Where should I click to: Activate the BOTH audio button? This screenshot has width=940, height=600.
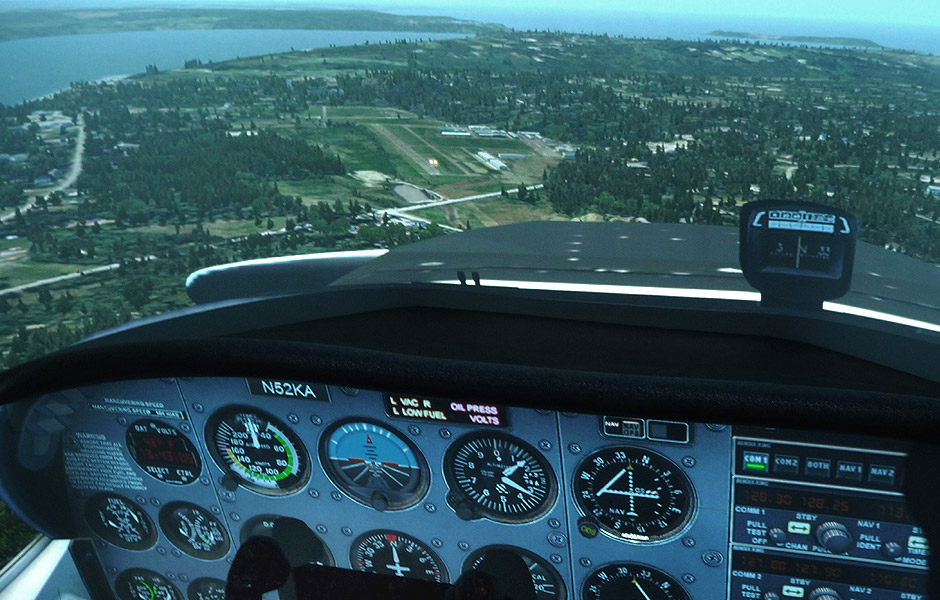click(818, 467)
